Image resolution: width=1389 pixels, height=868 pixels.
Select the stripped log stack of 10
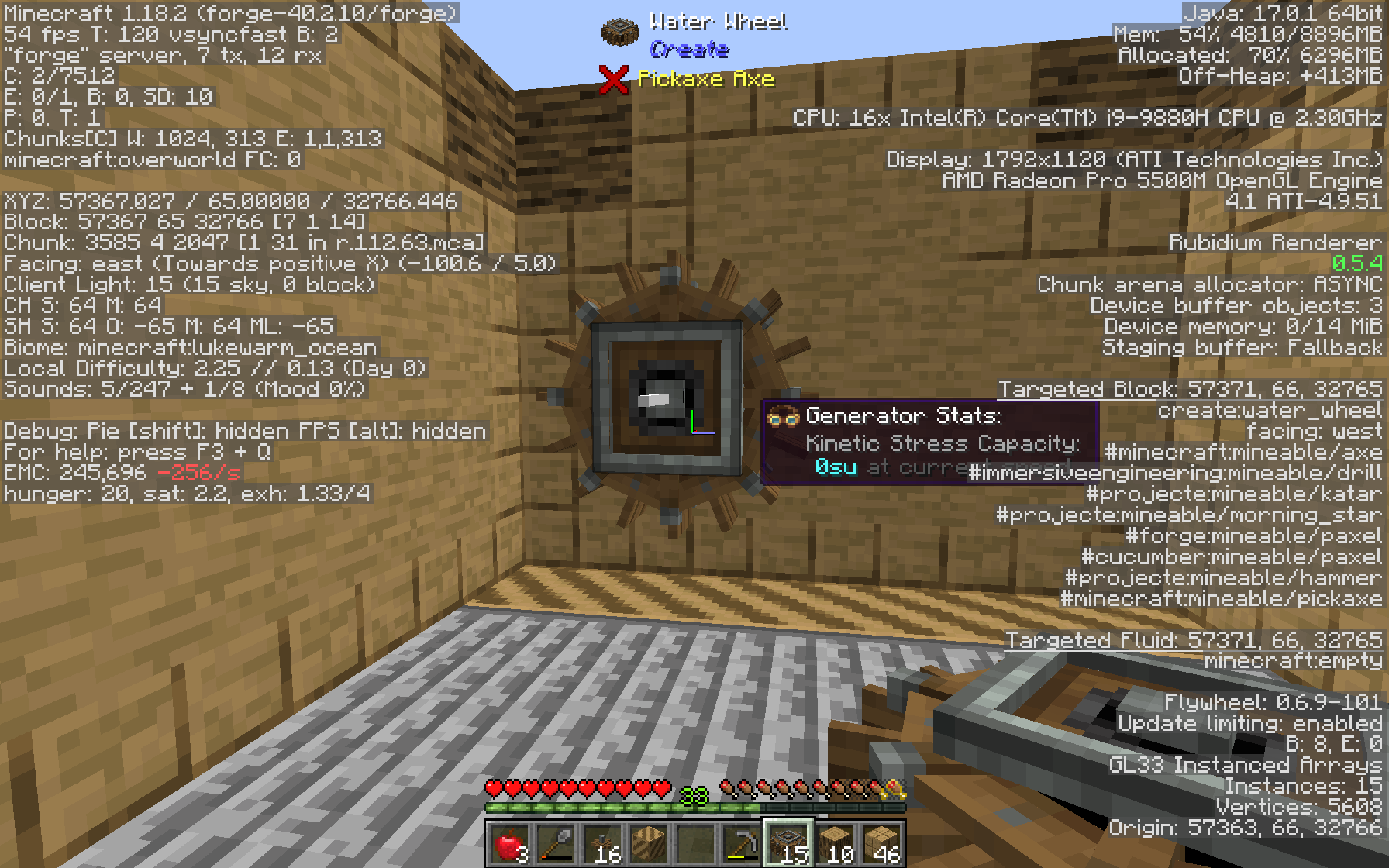point(834,845)
